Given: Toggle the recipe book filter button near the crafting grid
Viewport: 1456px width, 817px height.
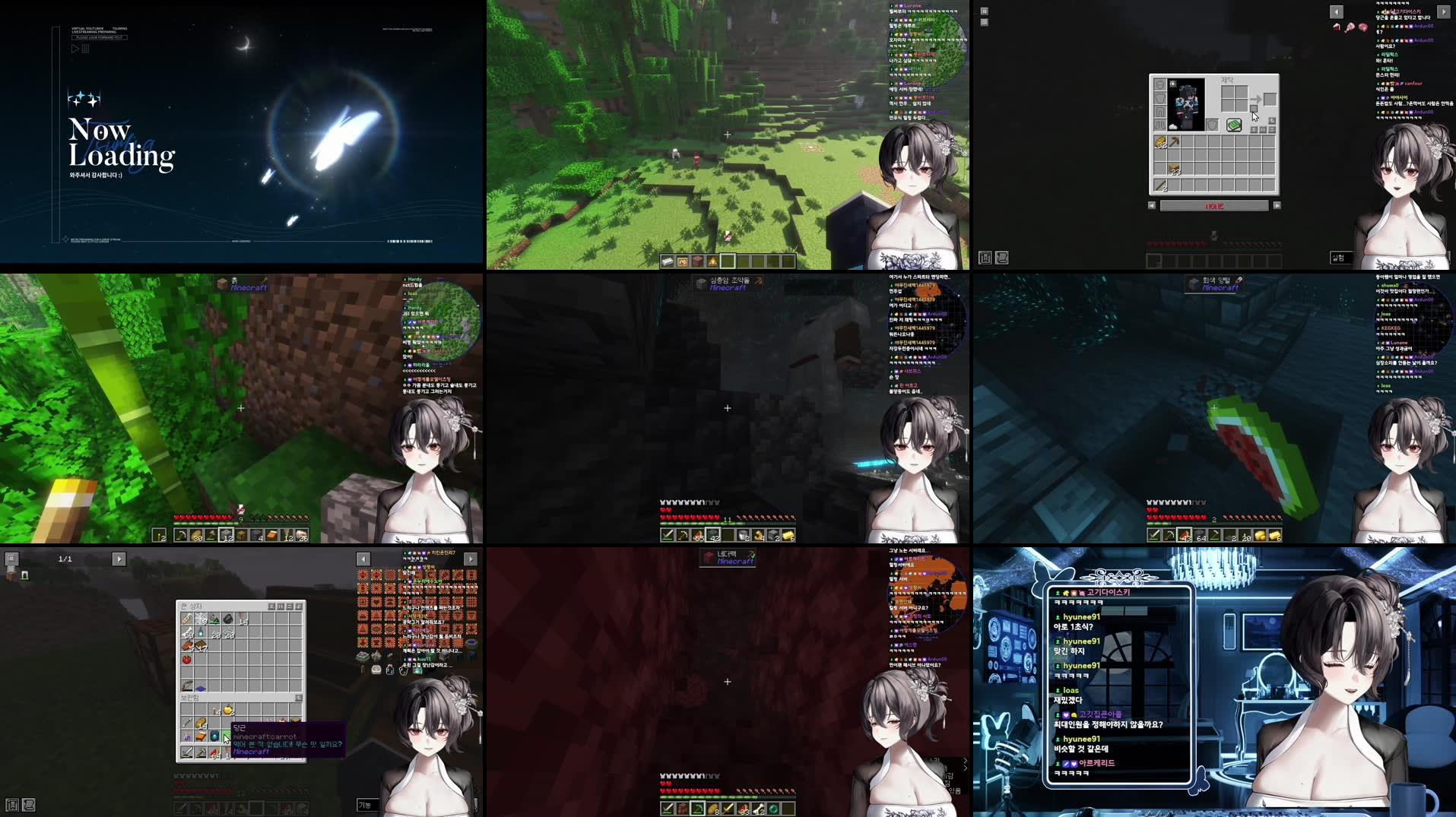Looking at the screenshot, I should pyautogui.click(x=1273, y=122).
